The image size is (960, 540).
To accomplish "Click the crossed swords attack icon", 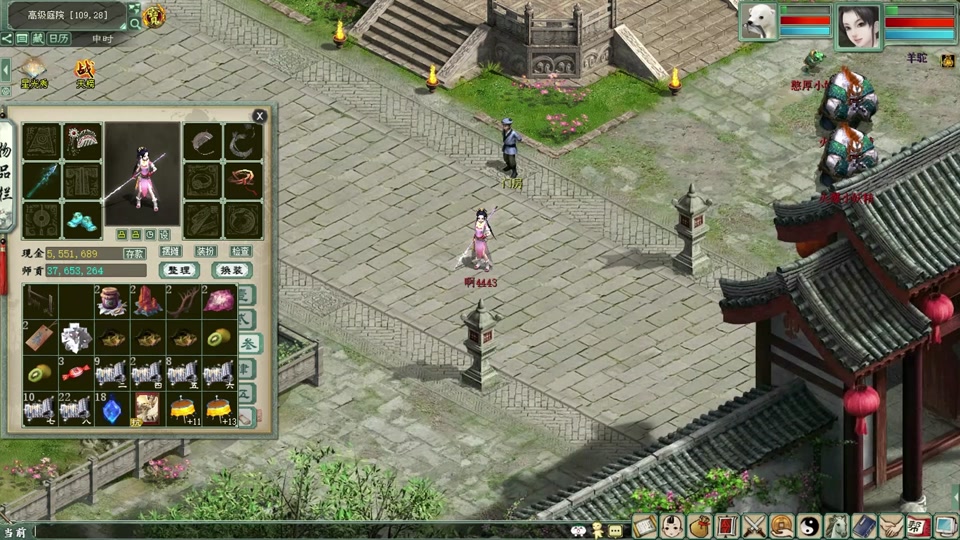I will click(753, 525).
